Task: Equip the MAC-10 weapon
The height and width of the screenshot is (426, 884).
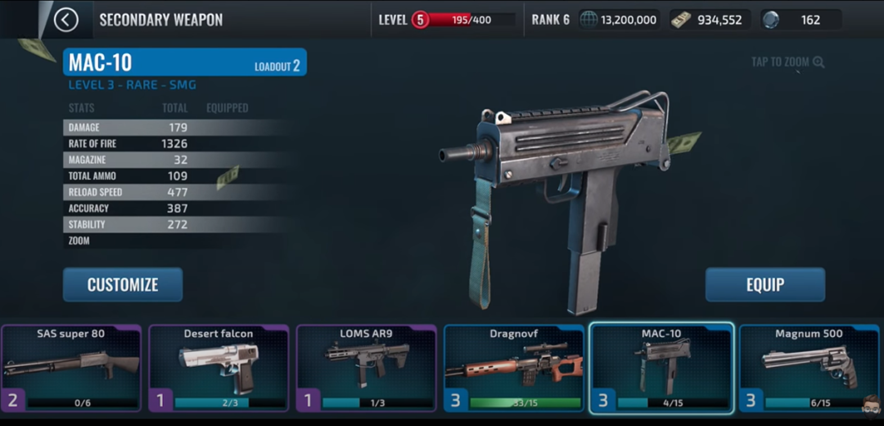Action: [x=765, y=285]
